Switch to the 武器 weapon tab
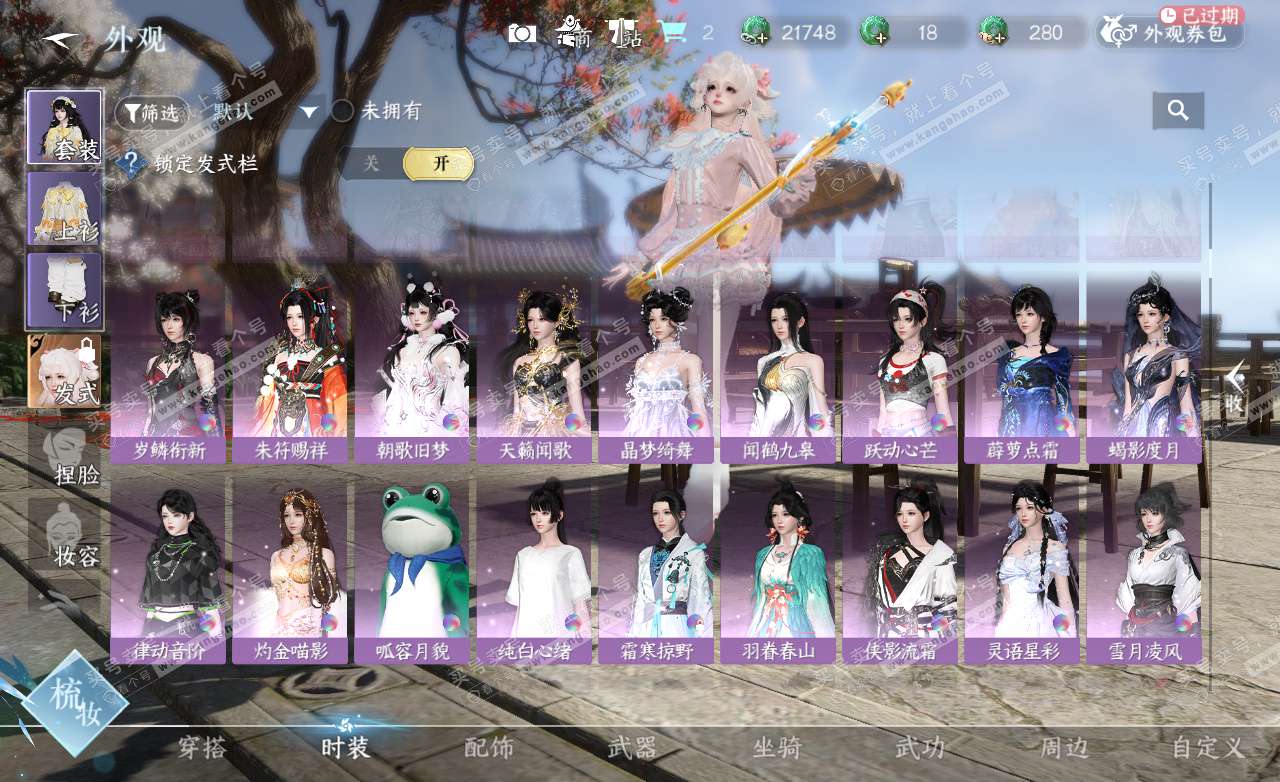The image size is (1280, 782). [632, 747]
